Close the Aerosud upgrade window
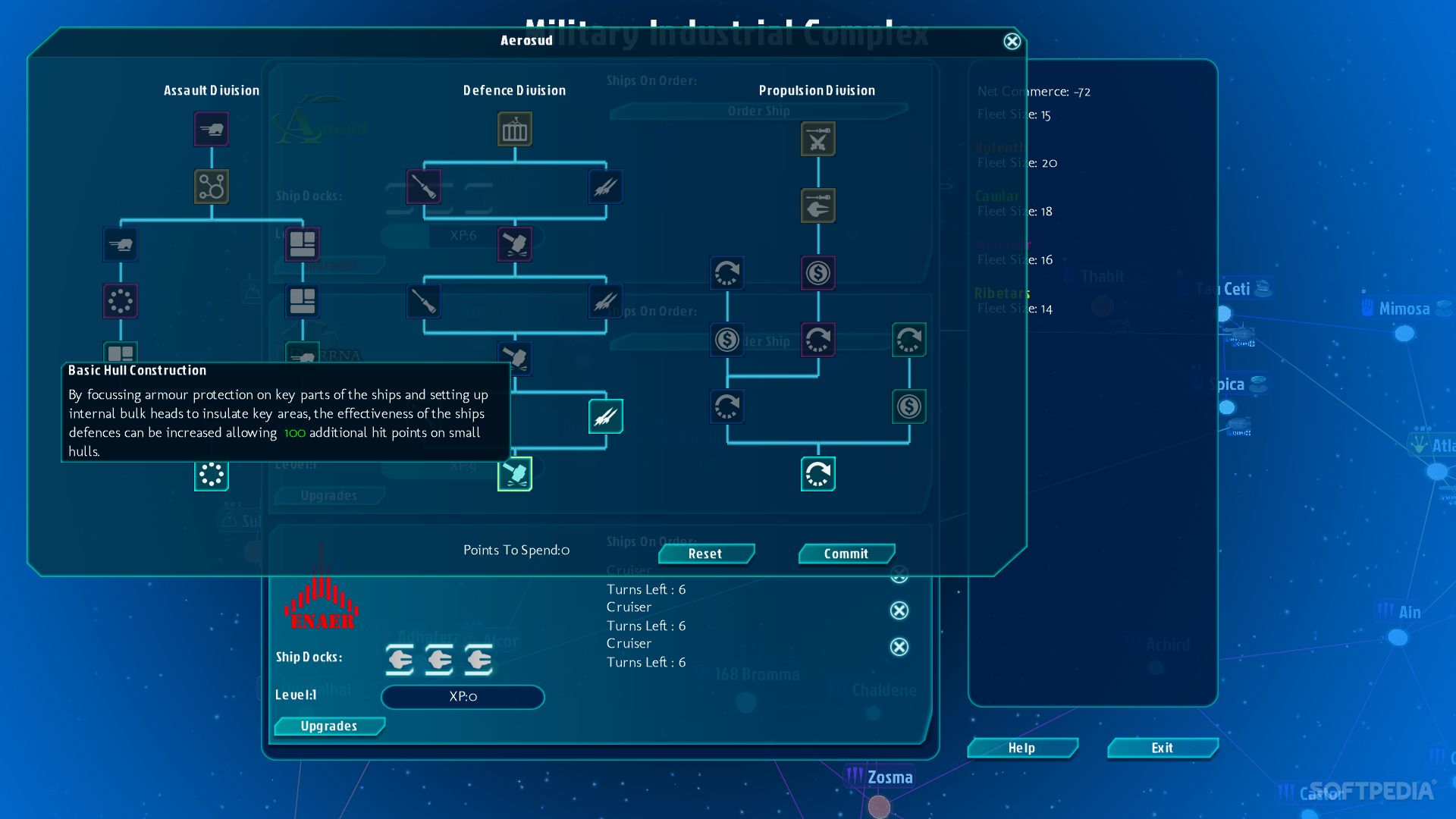This screenshot has width=1456, height=819. pyautogui.click(x=1012, y=42)
